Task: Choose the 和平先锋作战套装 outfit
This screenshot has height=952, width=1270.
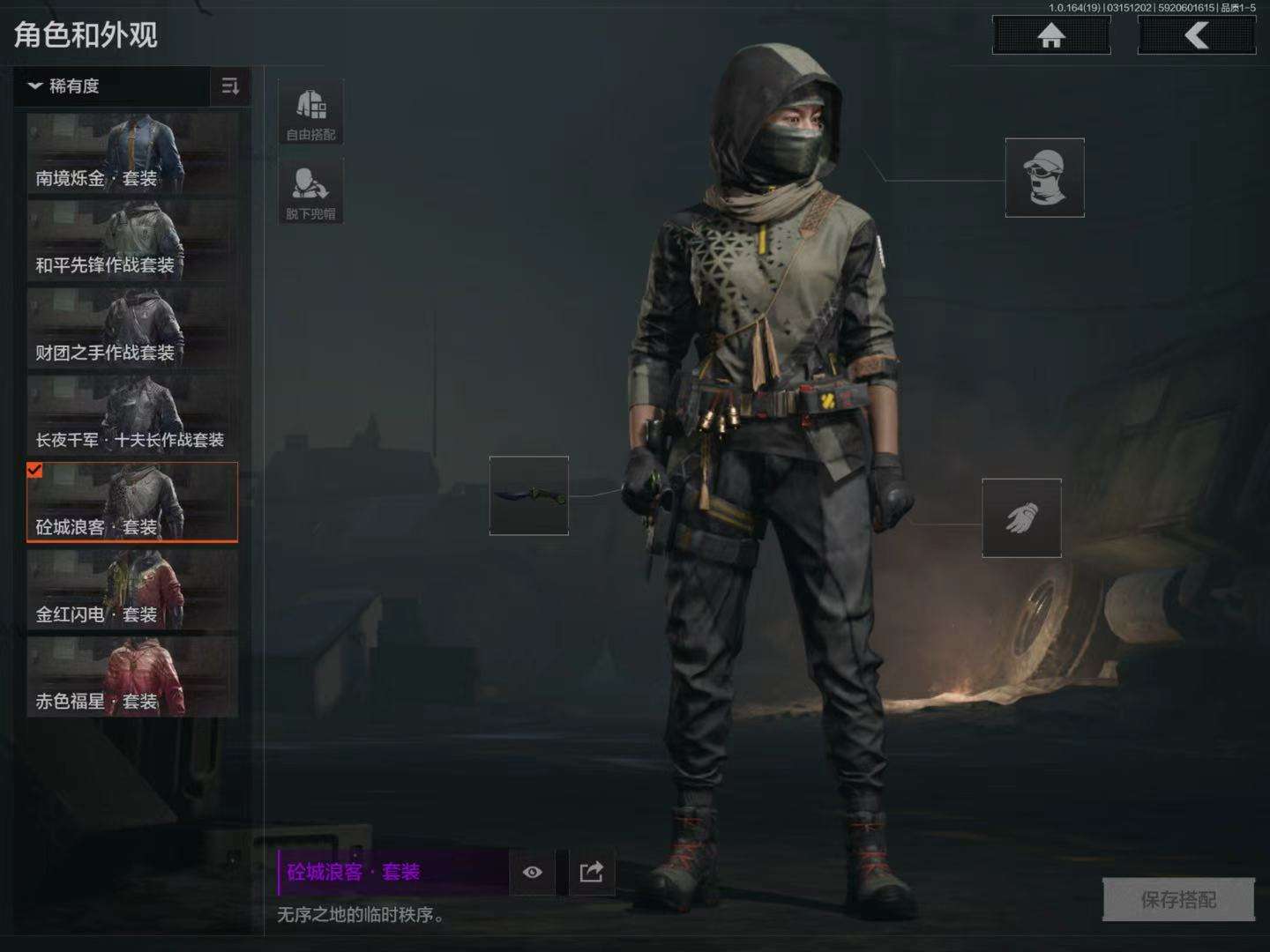Action: (x=132, y=241)
